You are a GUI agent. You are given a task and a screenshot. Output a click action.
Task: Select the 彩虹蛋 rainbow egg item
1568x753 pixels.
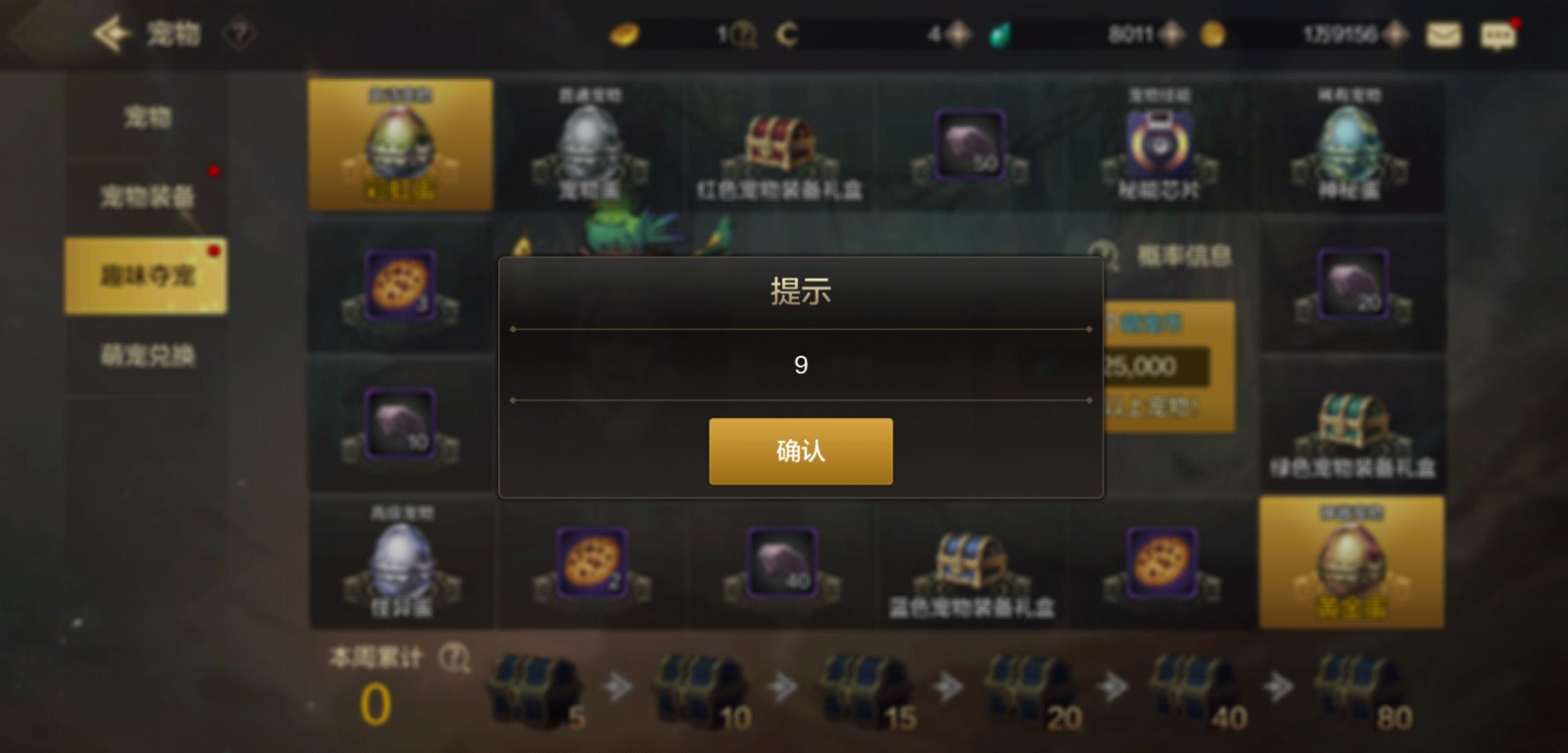400,143
